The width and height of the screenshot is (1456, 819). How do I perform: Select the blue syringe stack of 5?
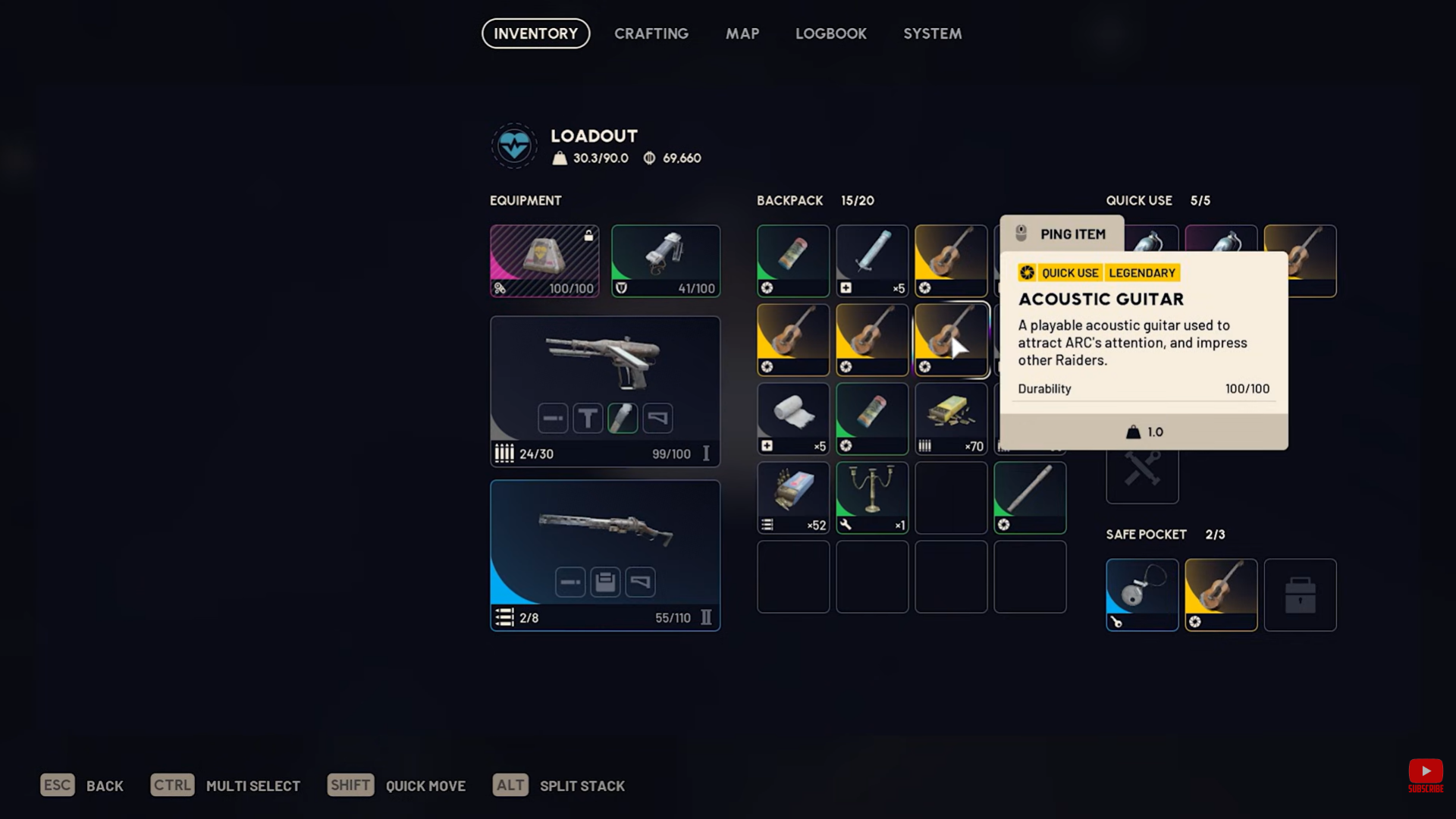click(872, 260)
